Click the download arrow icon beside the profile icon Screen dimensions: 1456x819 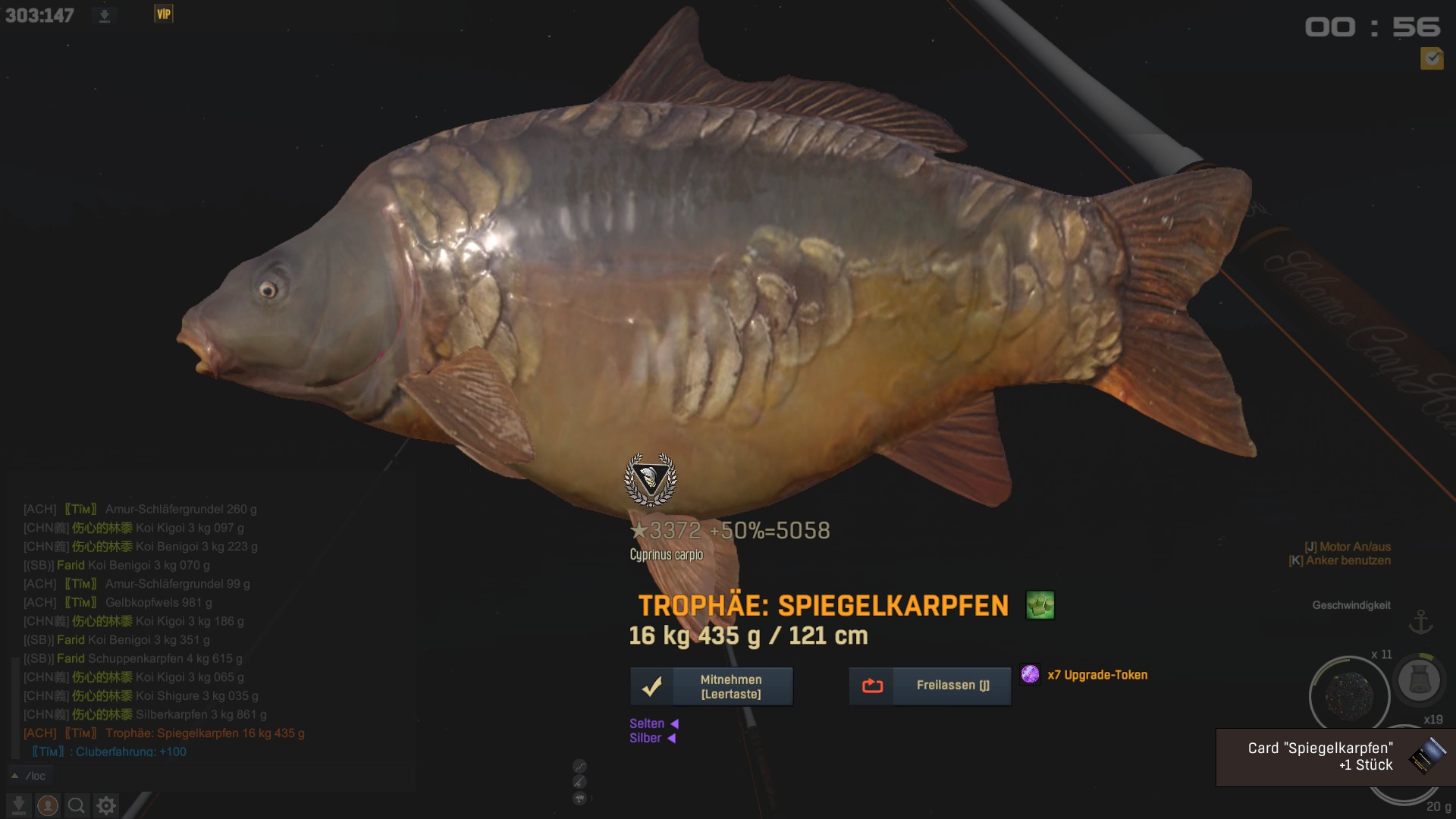(19, 805)
